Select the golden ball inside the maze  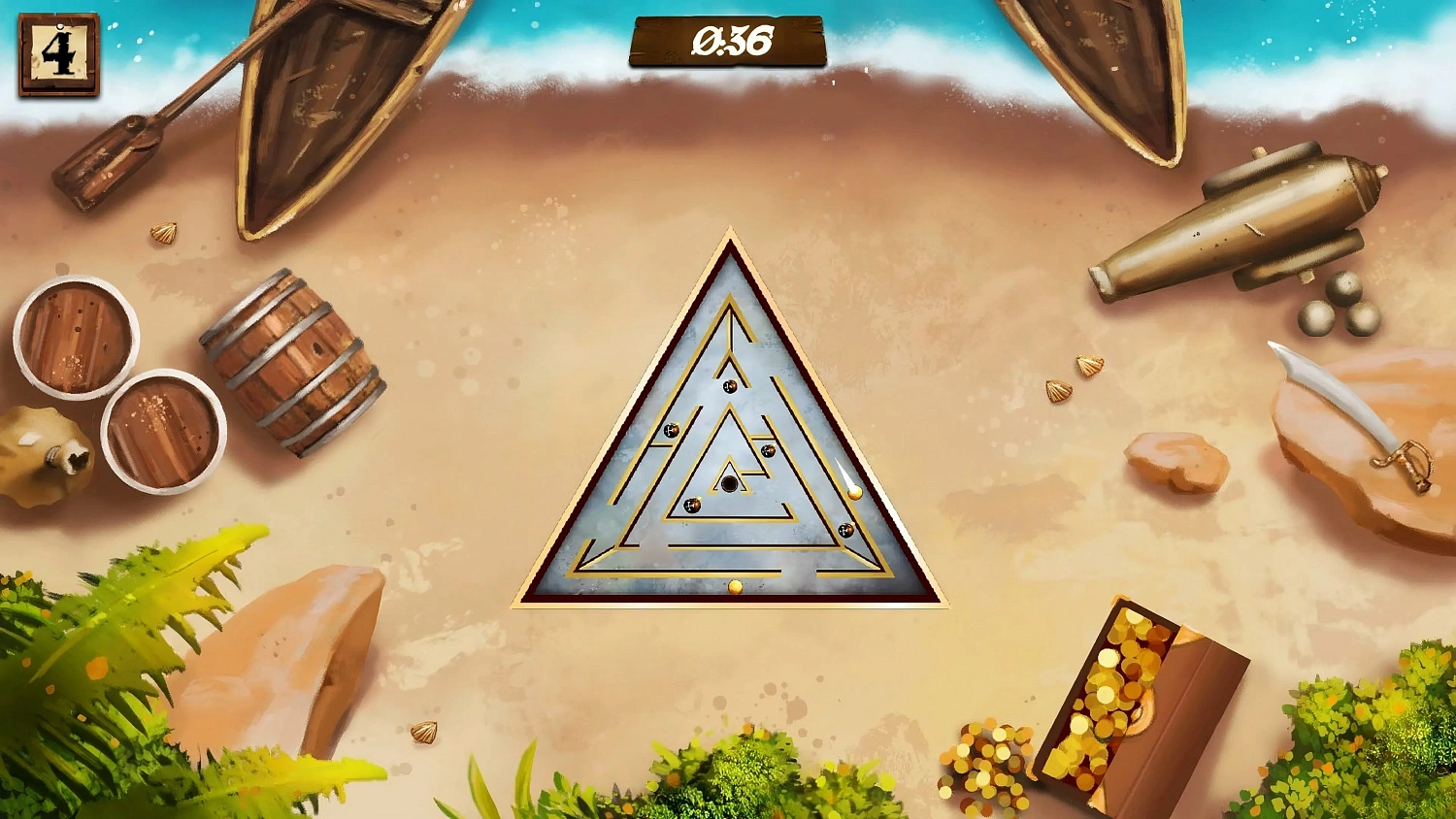click(855, 491)
